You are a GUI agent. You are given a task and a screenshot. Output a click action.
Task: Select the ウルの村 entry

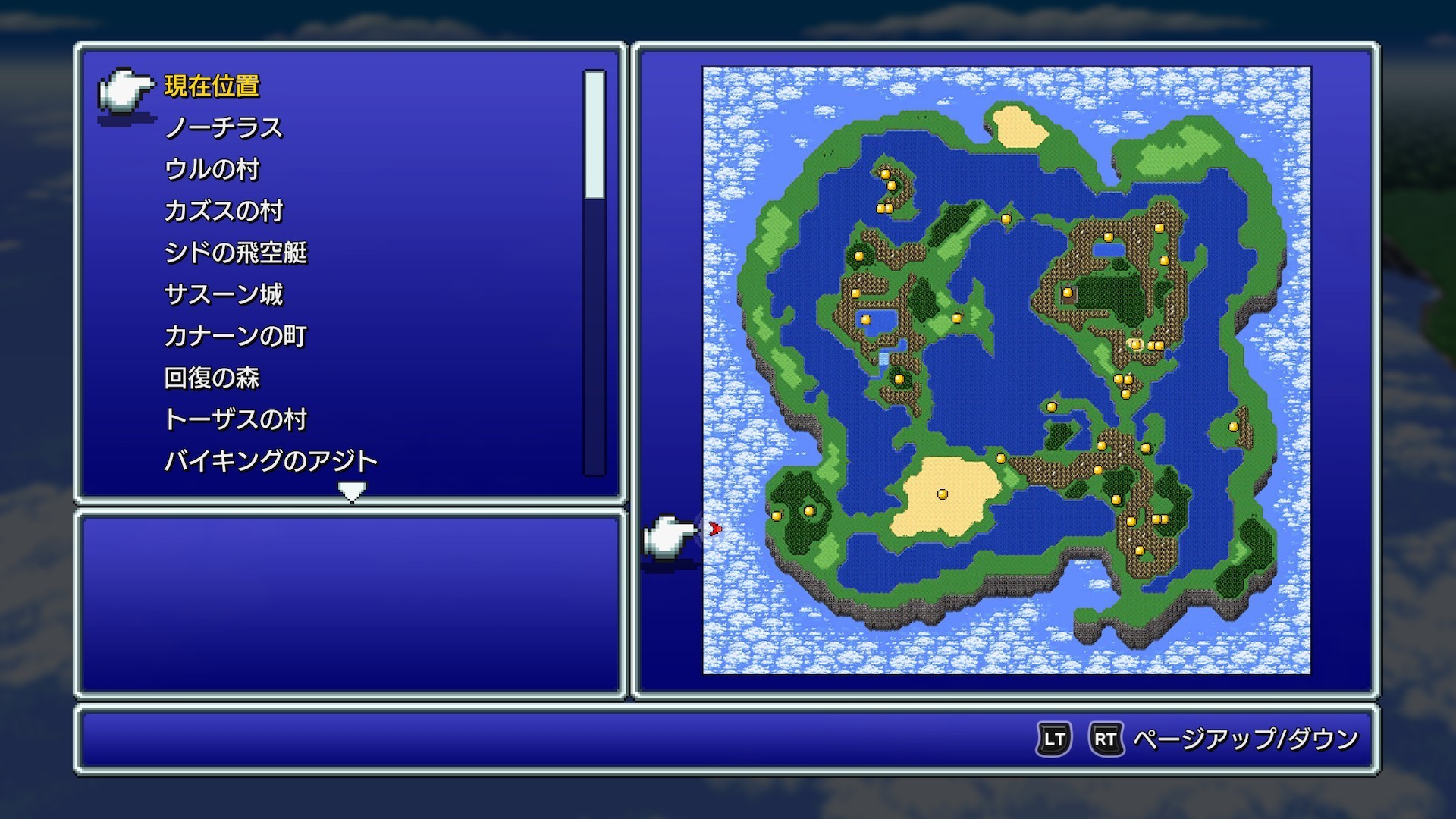click(x=212, y=170)
